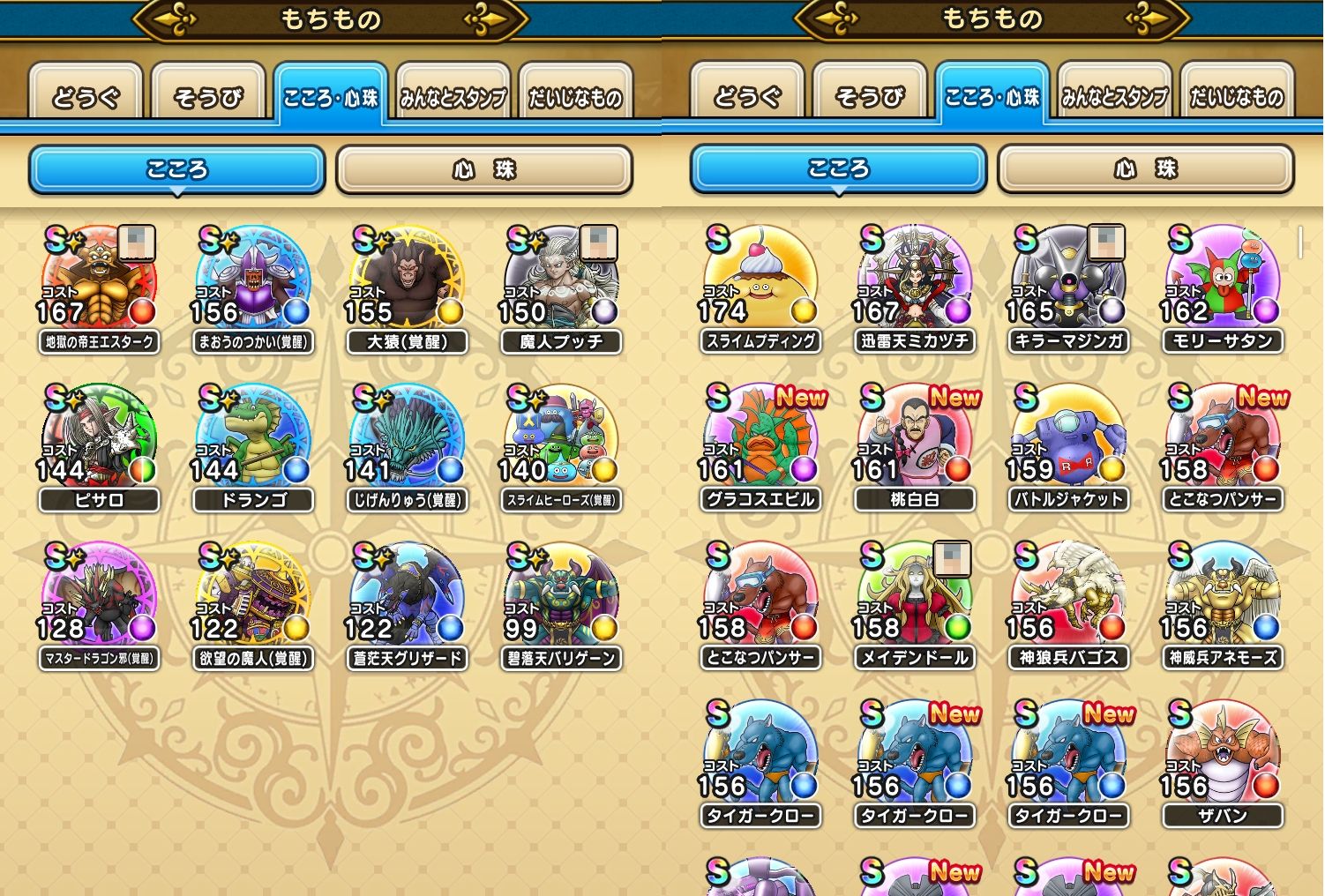This screenshot has width=1325, height=896.
Task: Click the ドランゴ crocodile heart
Action: click(253, 439)
